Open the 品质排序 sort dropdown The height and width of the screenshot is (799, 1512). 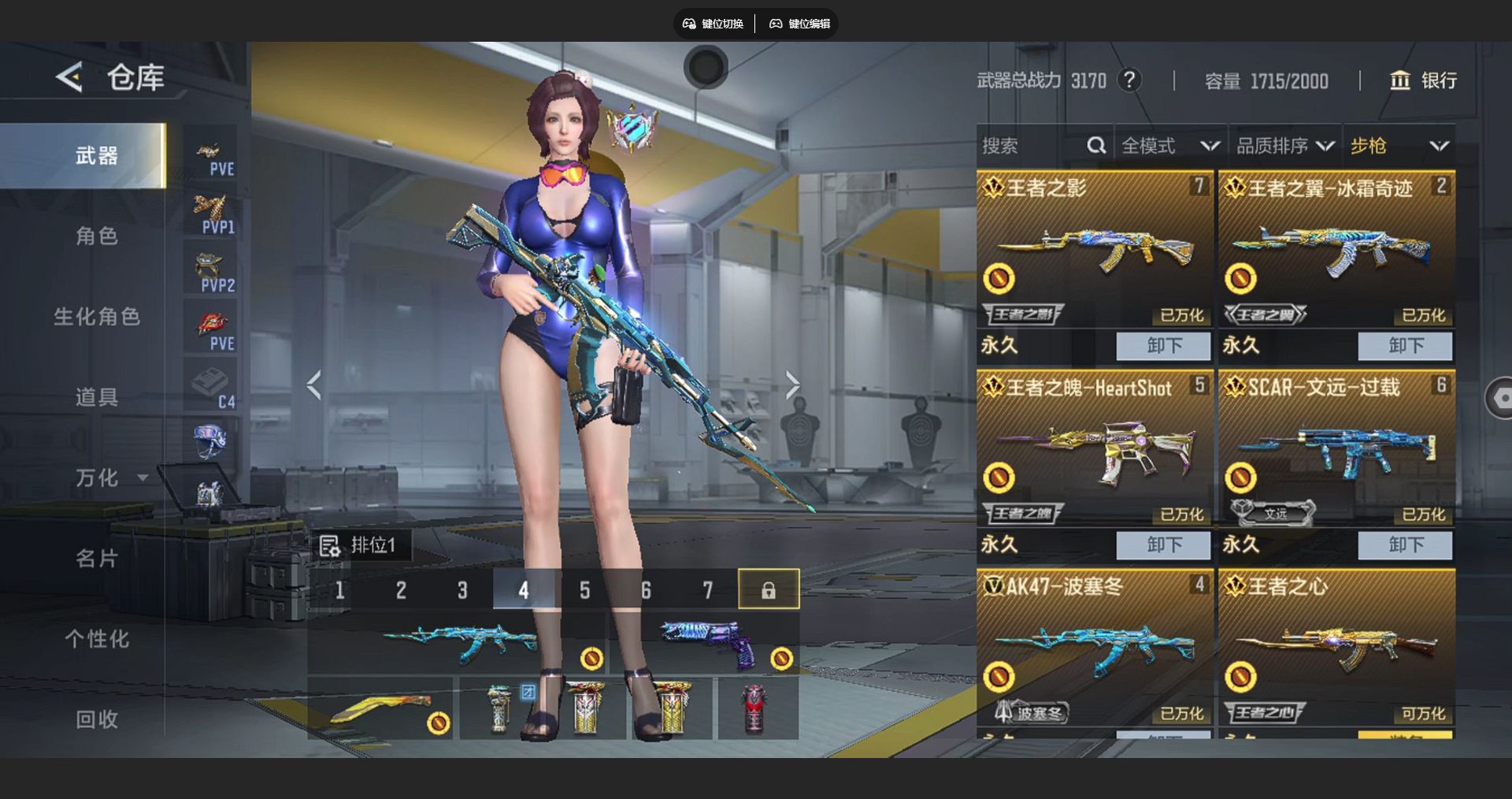(1284, 146)
